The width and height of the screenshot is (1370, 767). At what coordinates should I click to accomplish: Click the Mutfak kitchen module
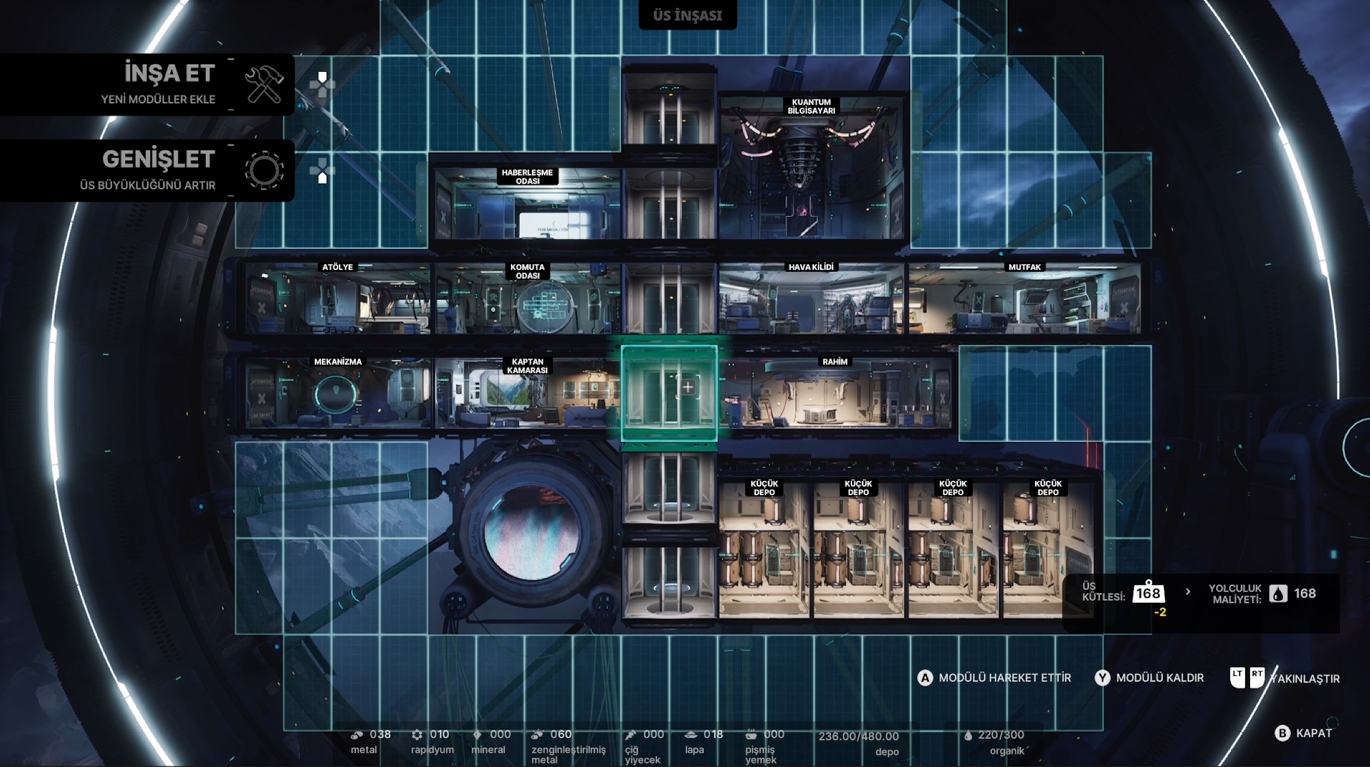click(x=1024, y=298)
